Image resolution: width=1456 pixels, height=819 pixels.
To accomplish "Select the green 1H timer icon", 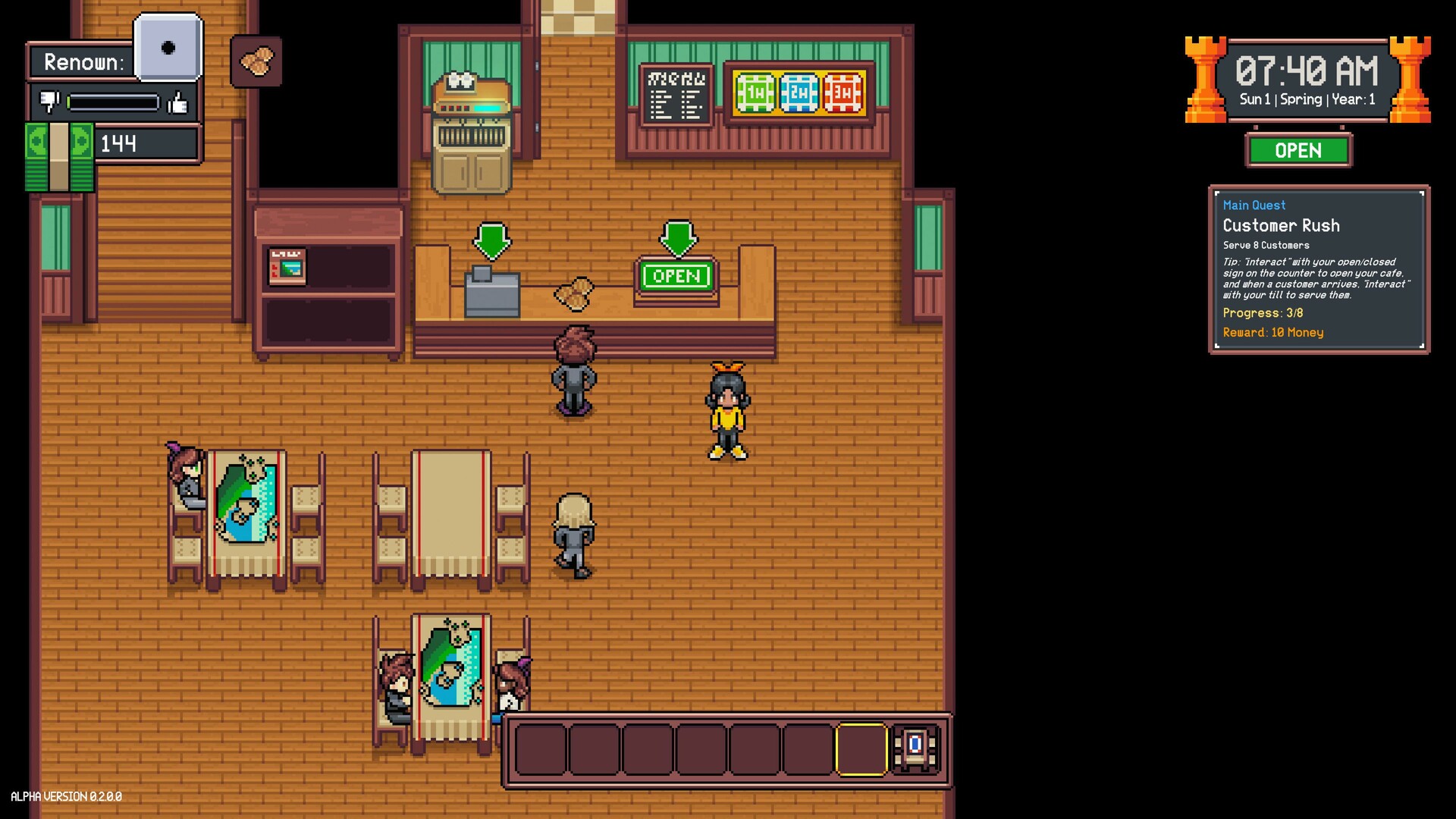I will (754, 93).
